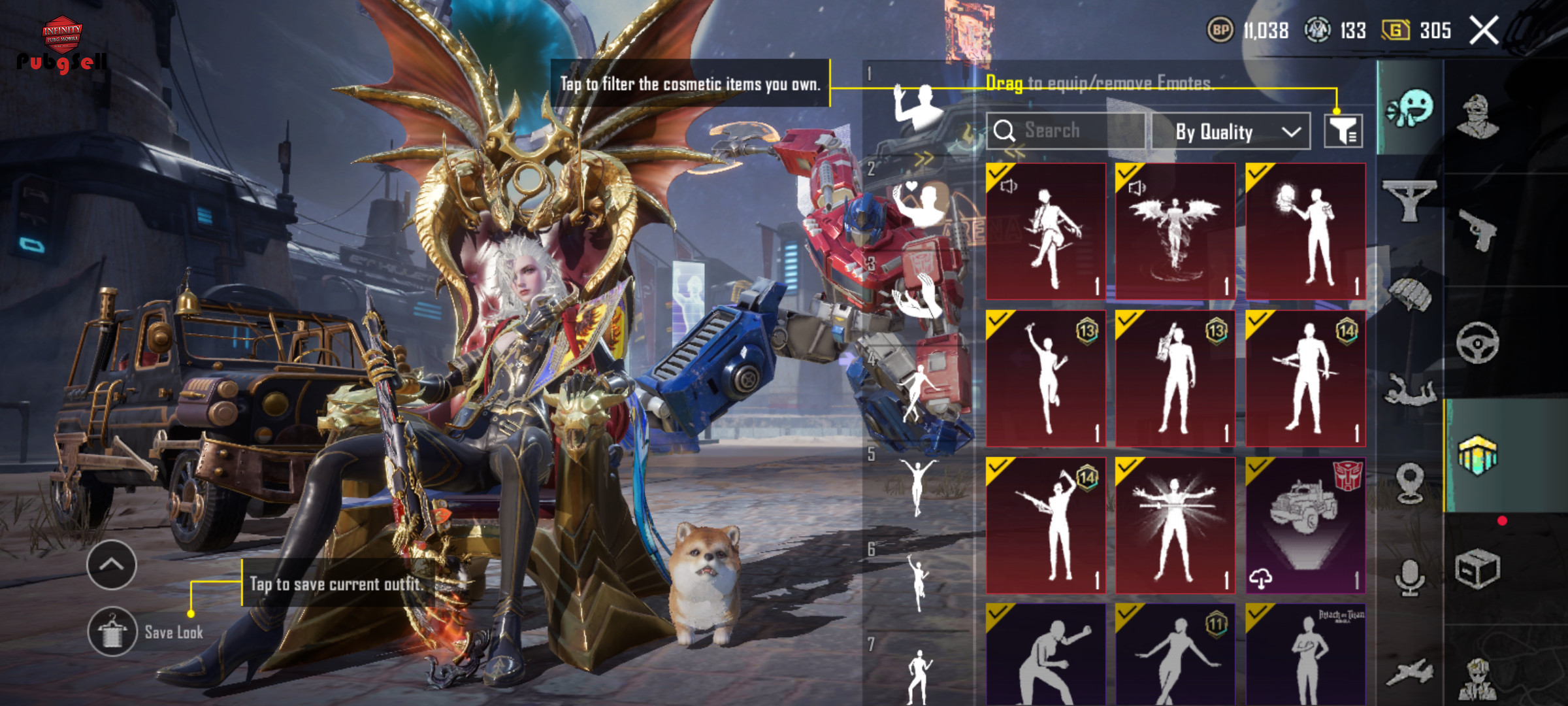Select the Attack on Titan emote tile
1568x706 pixels.
tap(1305, 654)
